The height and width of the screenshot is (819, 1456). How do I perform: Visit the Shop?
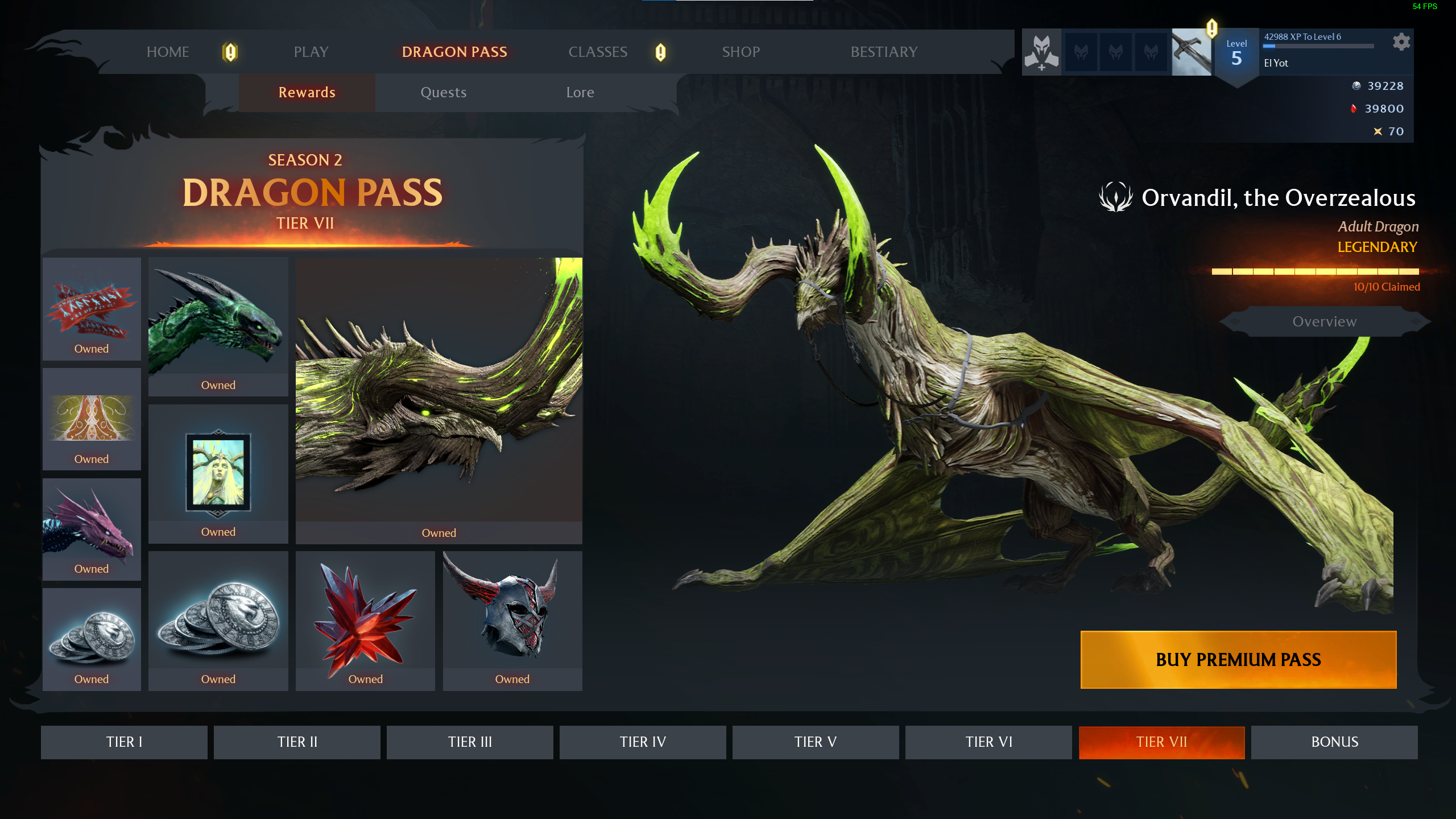[x=741, y=52]
